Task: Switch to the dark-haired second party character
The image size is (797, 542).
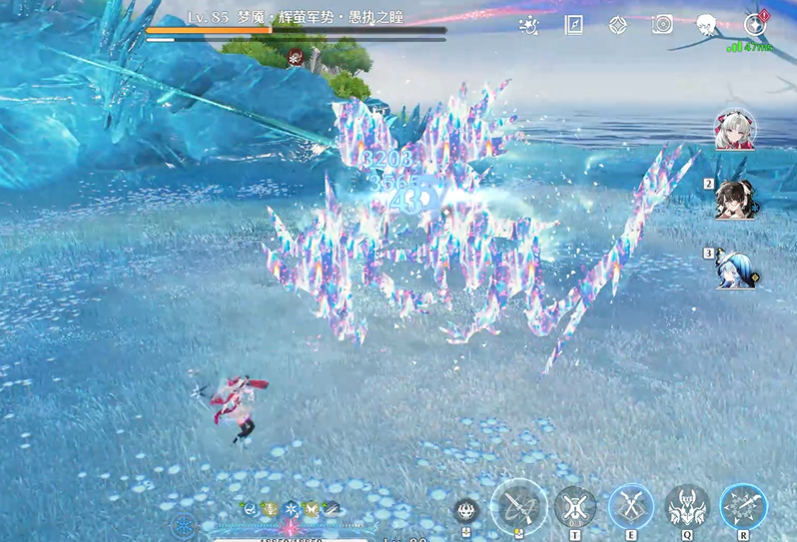Action: coord(735,199)
